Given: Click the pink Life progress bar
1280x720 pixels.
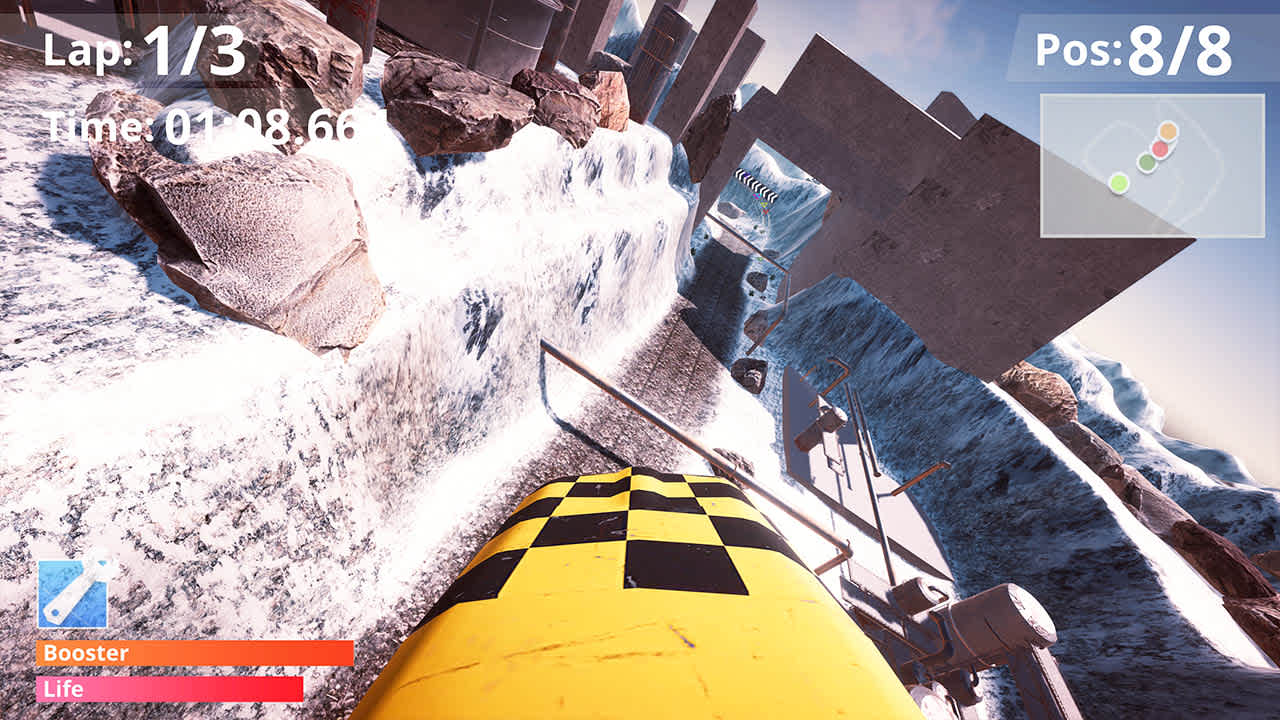Looking at the screenshot, I should coord(170,689).
